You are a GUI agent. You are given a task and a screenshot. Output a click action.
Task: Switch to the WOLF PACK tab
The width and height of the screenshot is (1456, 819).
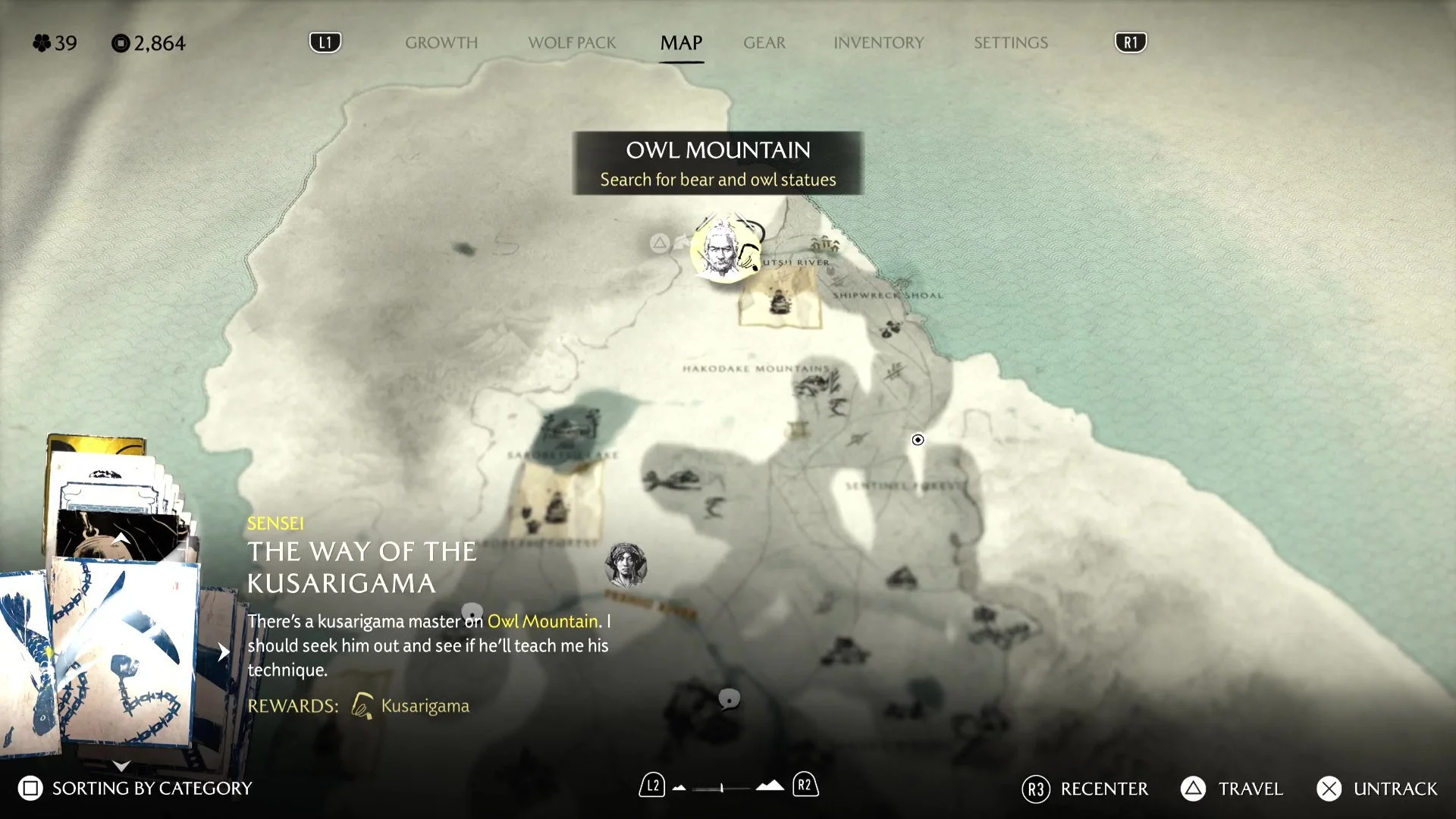(572, 43)
